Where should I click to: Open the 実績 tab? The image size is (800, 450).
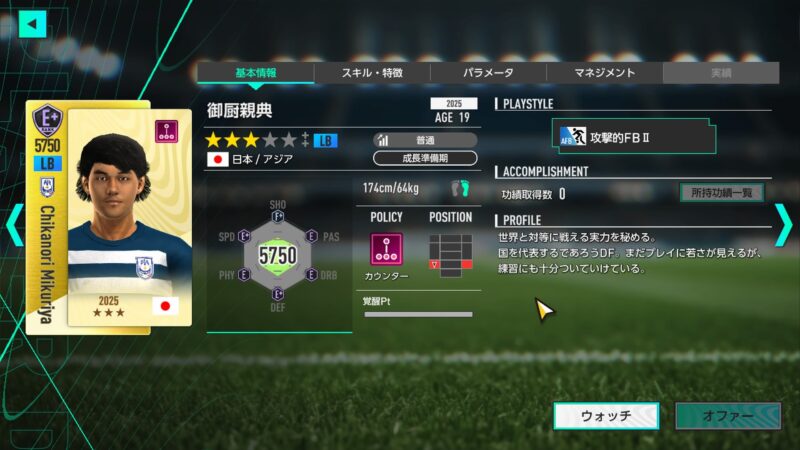tap(720, 73)
